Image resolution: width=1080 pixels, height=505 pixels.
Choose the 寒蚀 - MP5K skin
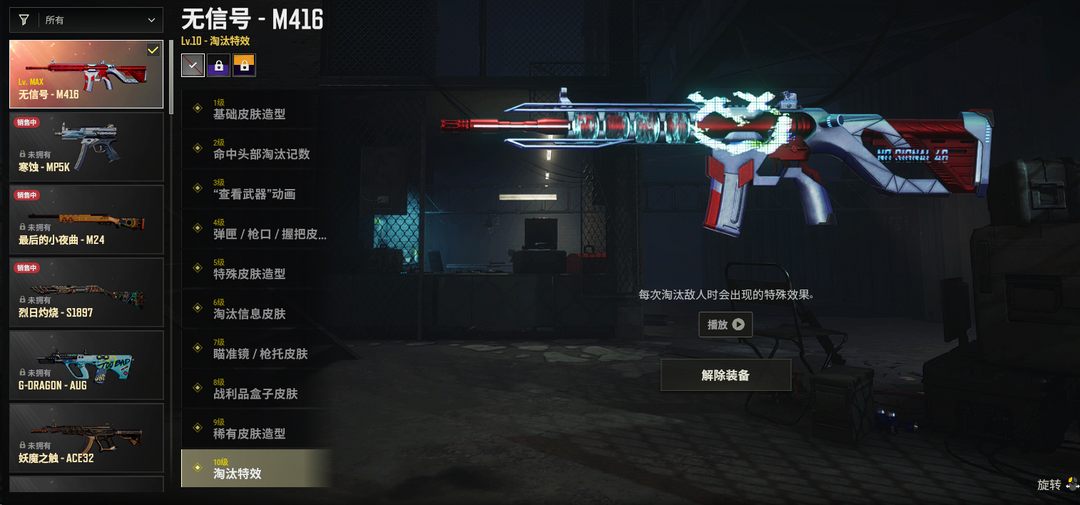tap(86, 146)
